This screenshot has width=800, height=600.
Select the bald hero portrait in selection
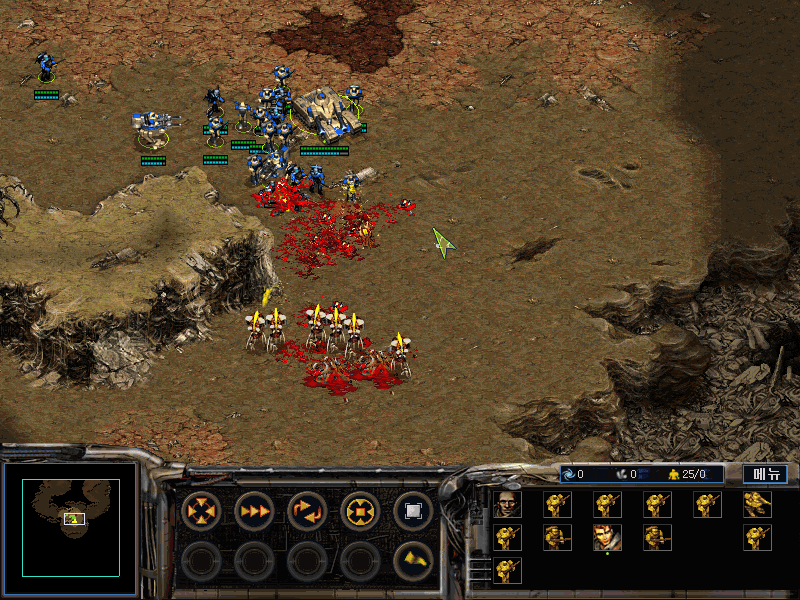tap(508, 505)
